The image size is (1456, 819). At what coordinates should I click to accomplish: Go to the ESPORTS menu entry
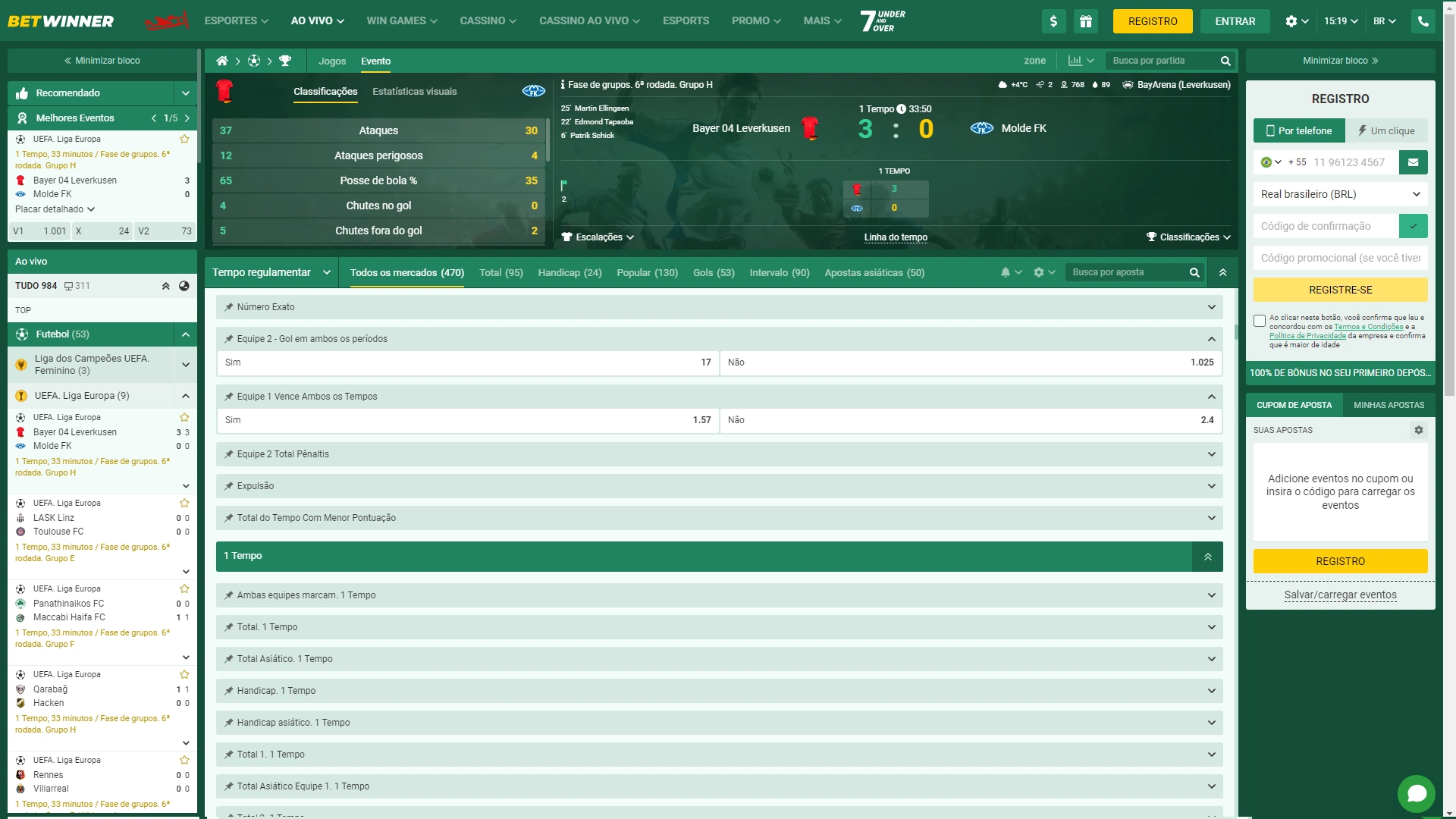tap(686, 21)
